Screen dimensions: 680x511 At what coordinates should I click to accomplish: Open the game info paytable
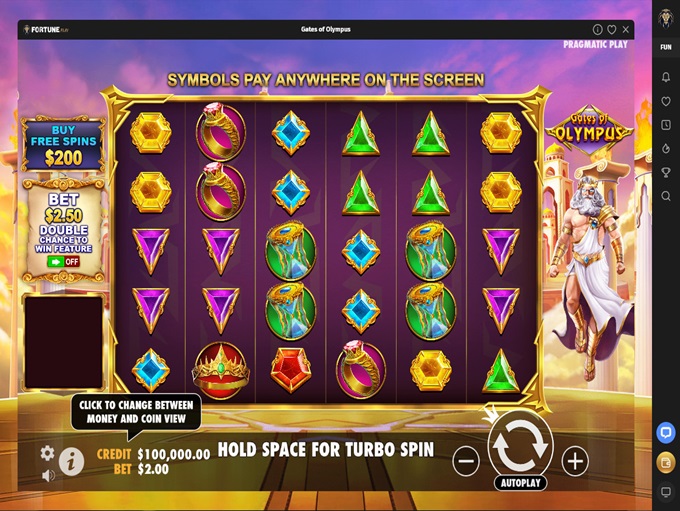(x=71, y=461)
